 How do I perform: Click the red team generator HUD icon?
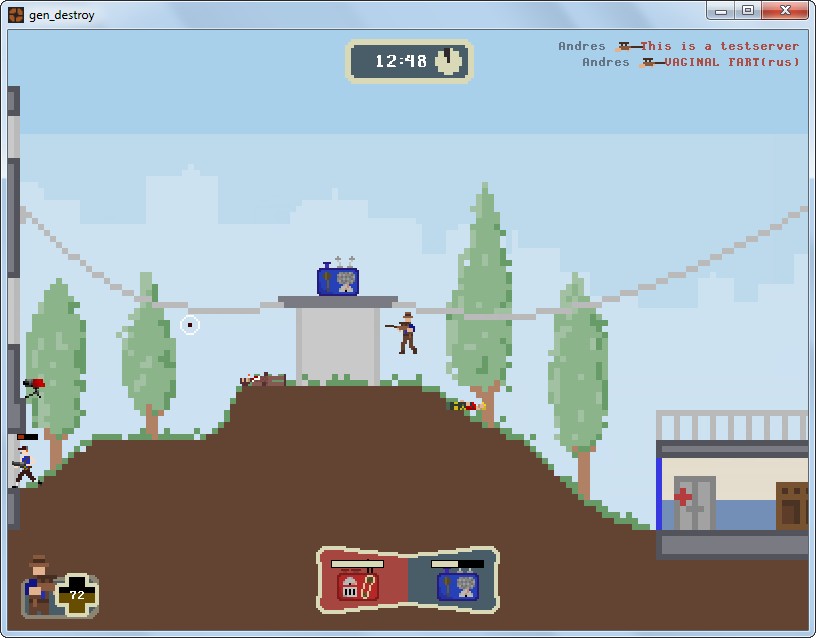[358, 585]
